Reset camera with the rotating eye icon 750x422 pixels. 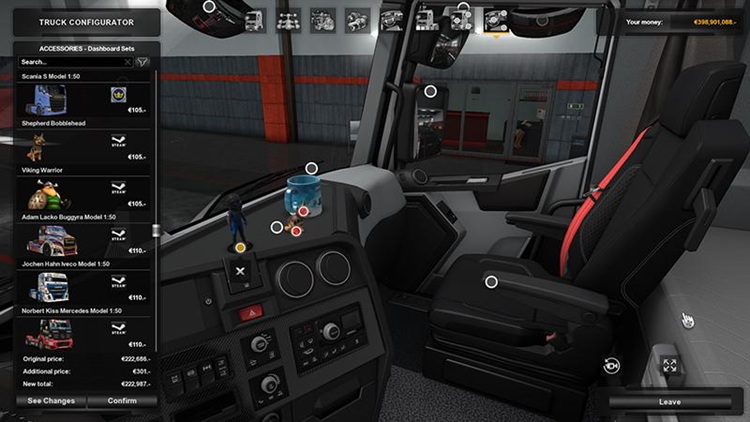pyautogui.click(x=611, y=366)
